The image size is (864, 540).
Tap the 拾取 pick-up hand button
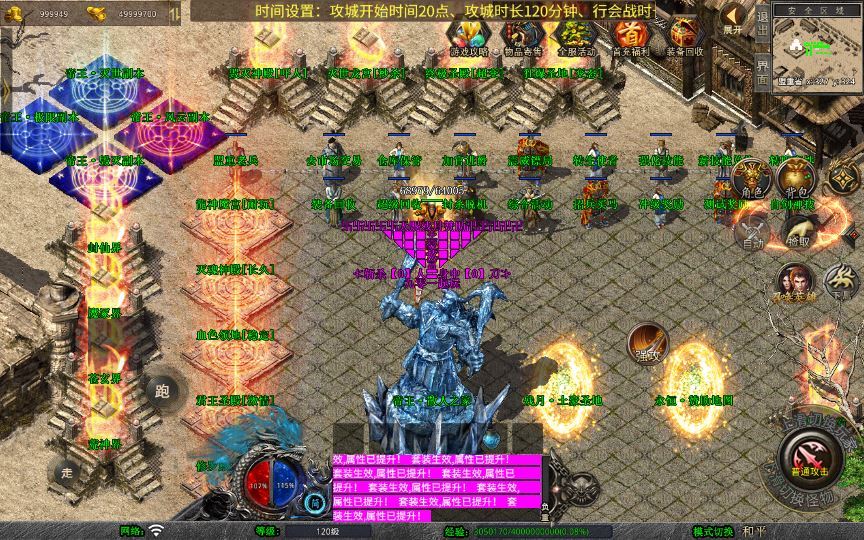797,232
